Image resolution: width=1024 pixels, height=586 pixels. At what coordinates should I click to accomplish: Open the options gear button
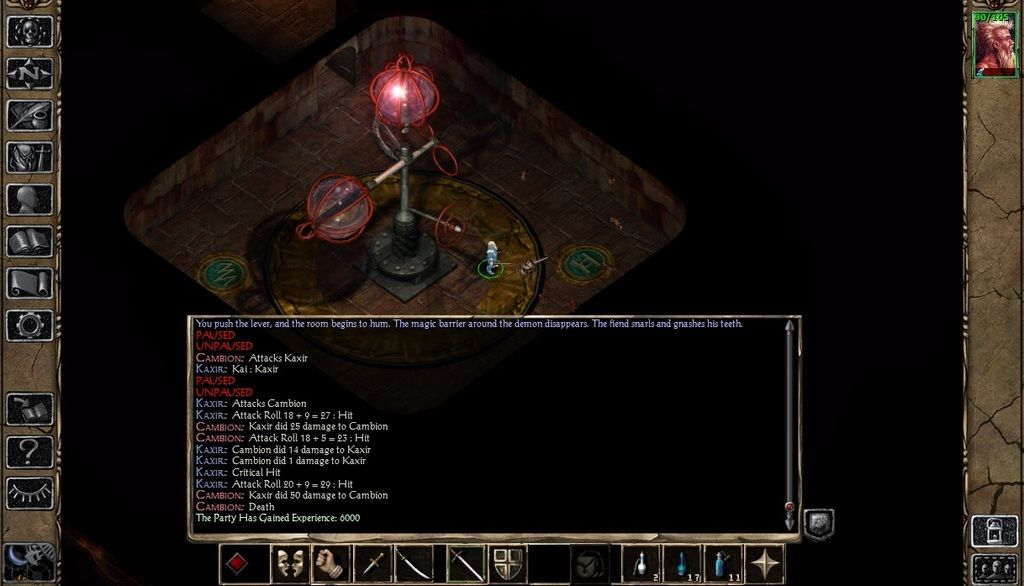30,325
